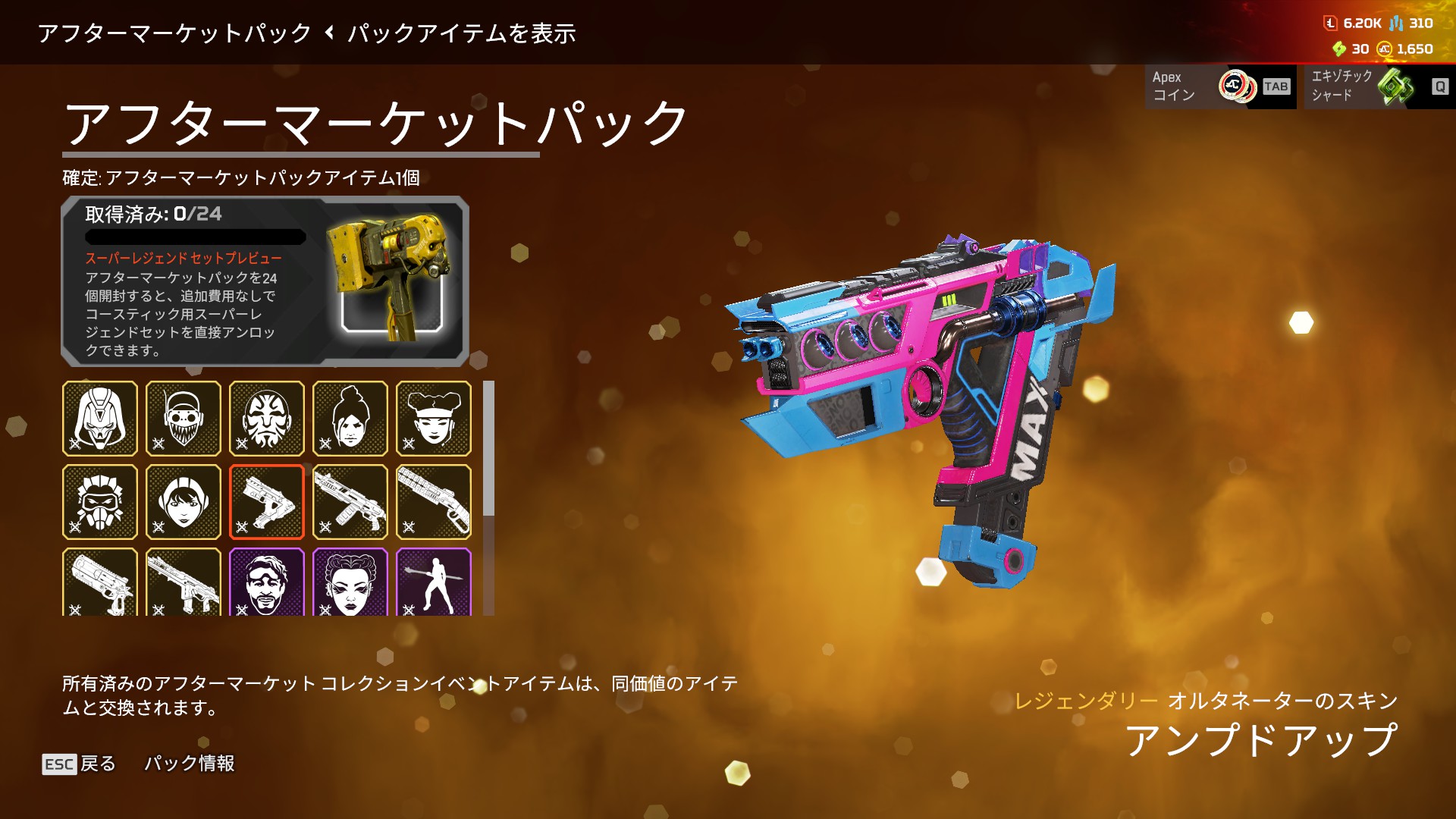1456x819 pixels.
Task: Select the hooded Revenant skin tile
Action: pyautogui.click(x=100, y=419)
